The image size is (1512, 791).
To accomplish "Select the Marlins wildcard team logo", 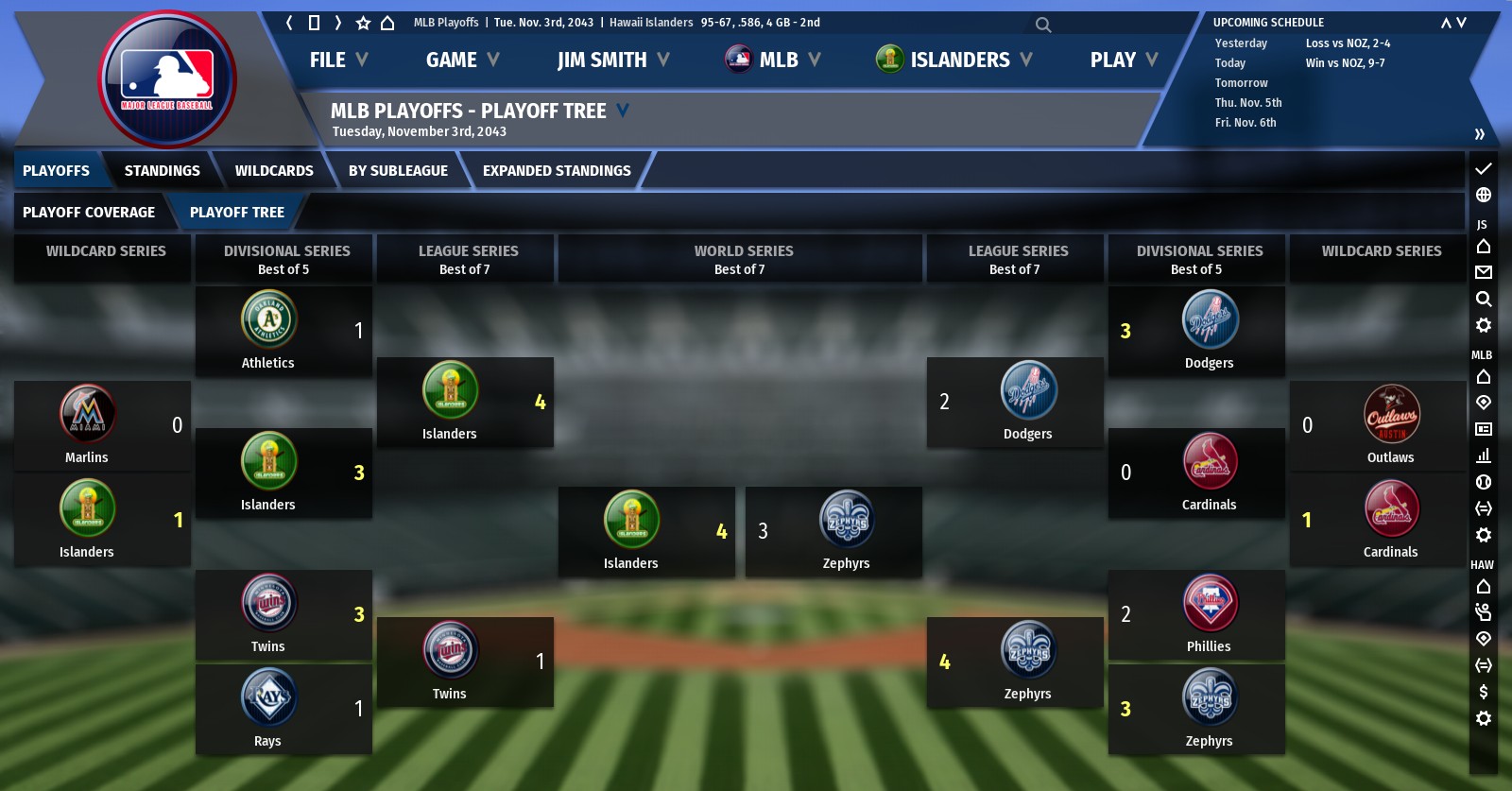I will (87, 414).
